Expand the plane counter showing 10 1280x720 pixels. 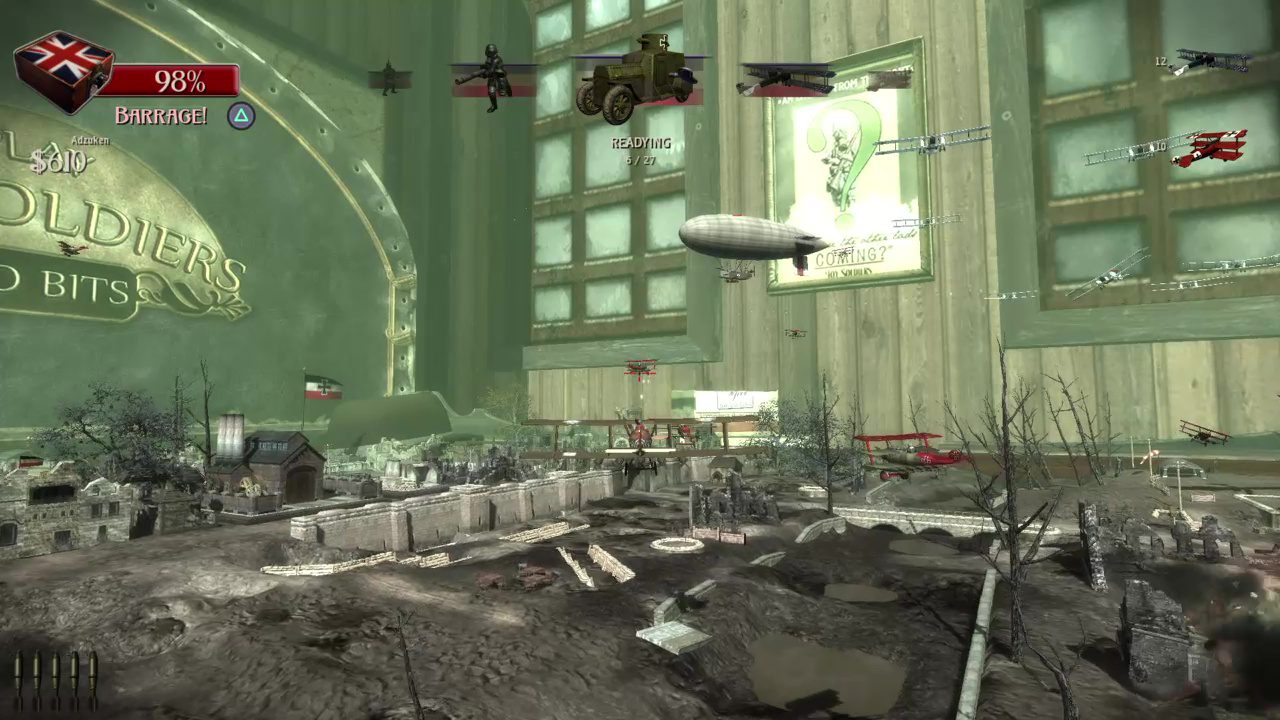point(1160,145)
